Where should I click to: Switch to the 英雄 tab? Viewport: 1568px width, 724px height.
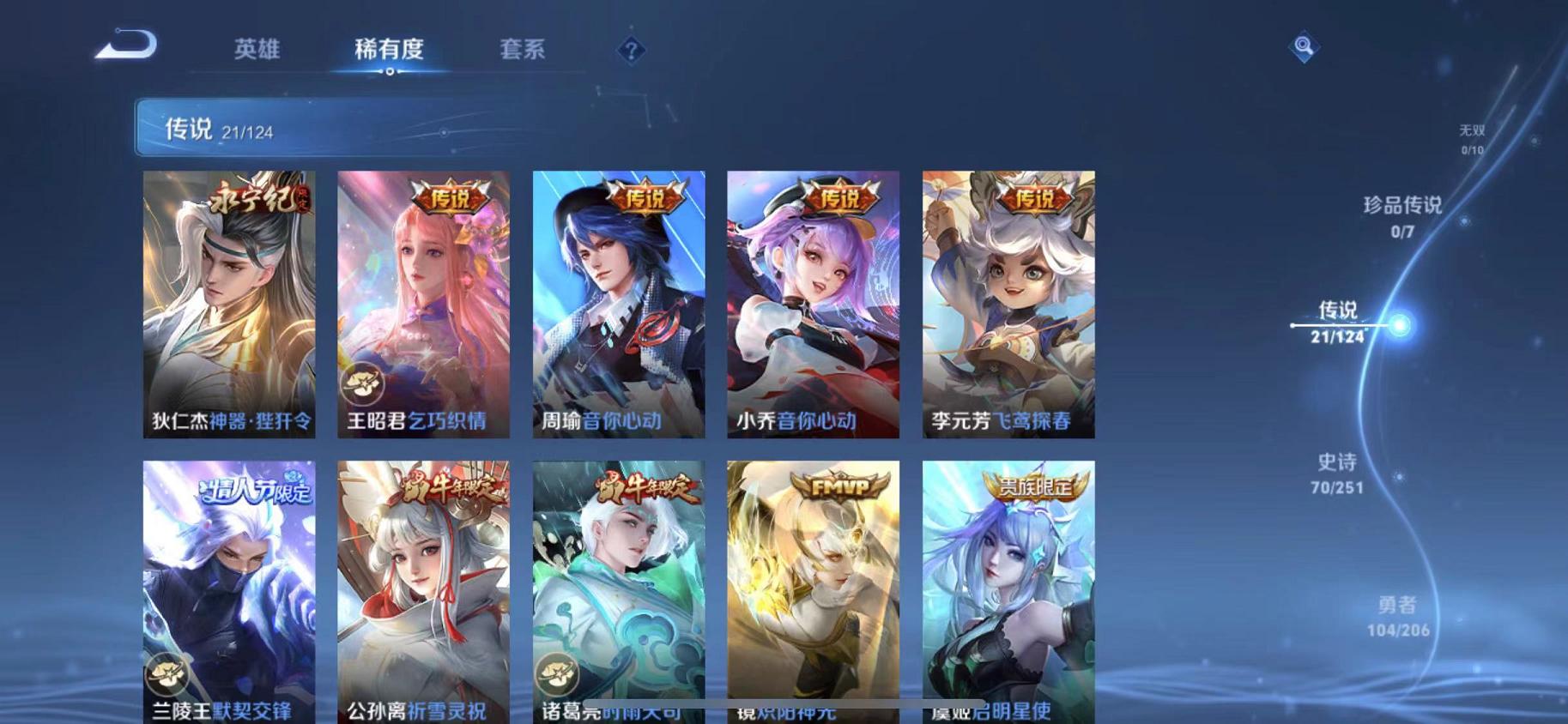pos(259,50)
